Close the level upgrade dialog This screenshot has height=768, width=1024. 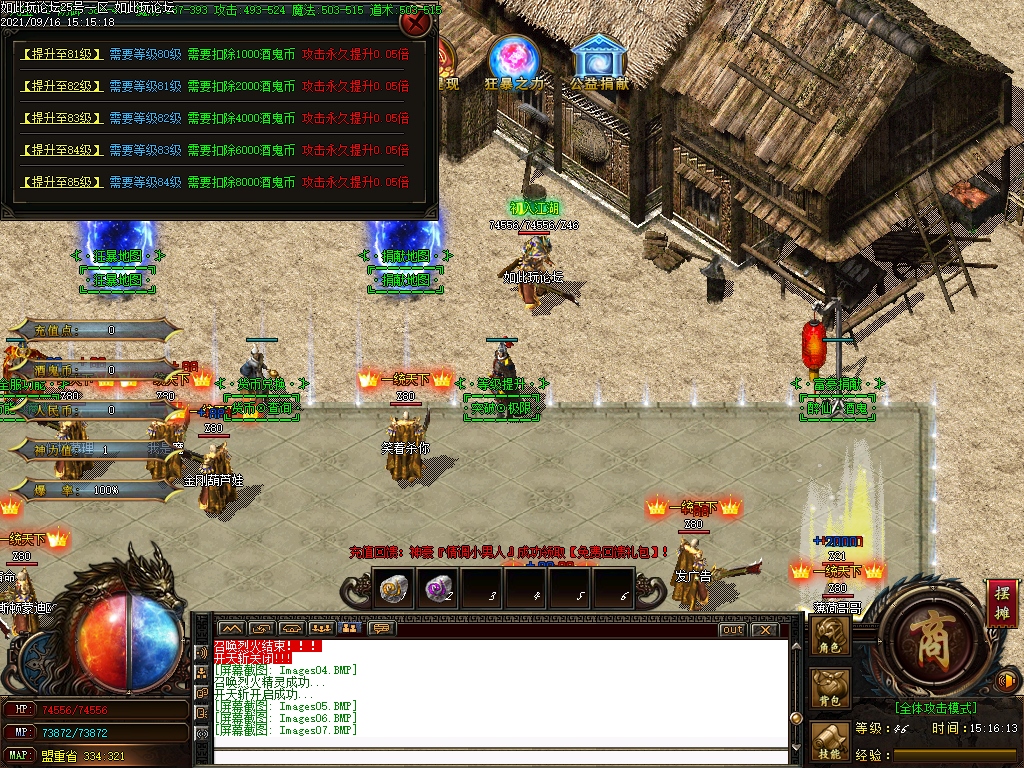[415, 22]
